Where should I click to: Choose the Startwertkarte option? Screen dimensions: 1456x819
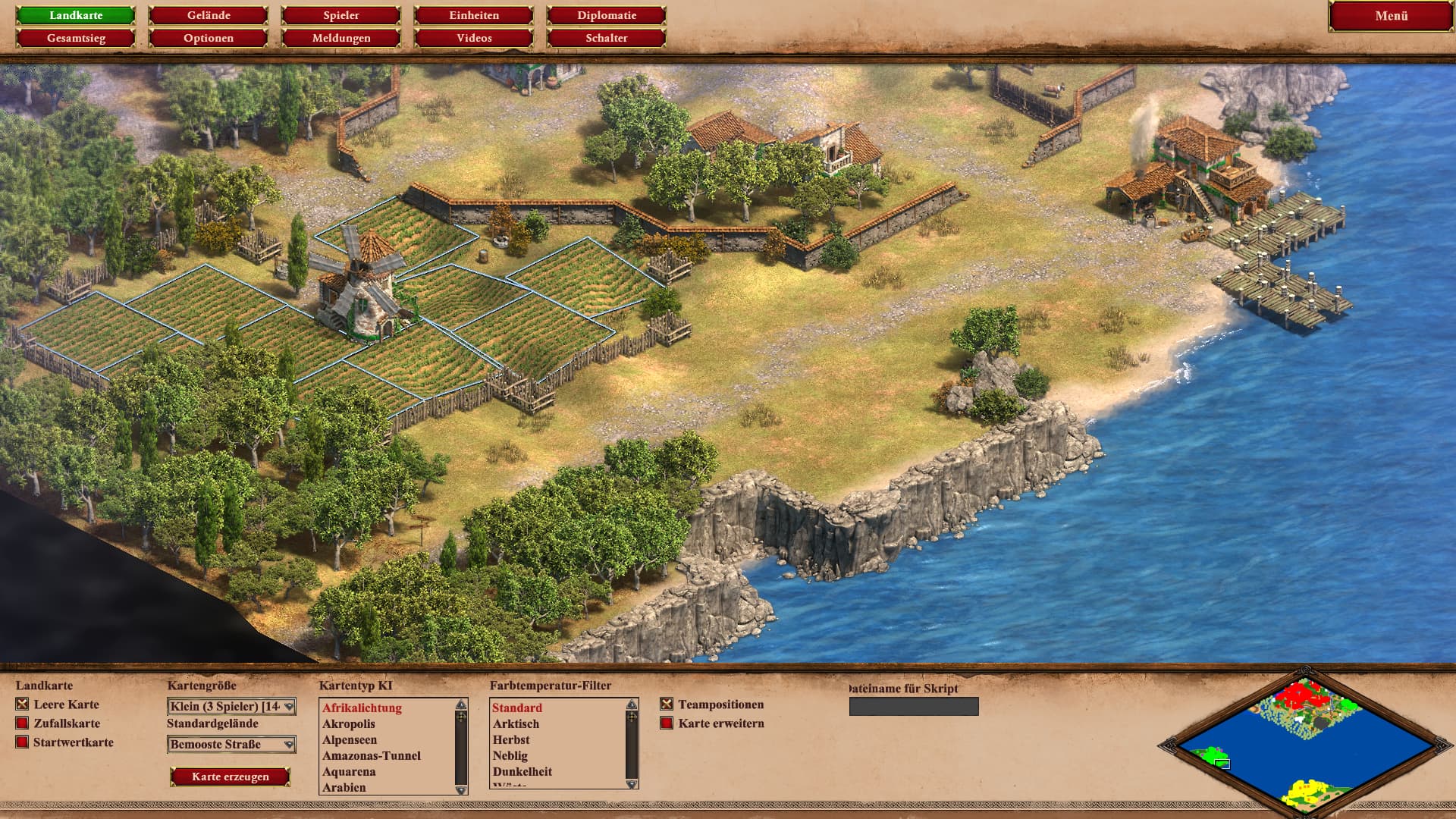pos(22,742)
